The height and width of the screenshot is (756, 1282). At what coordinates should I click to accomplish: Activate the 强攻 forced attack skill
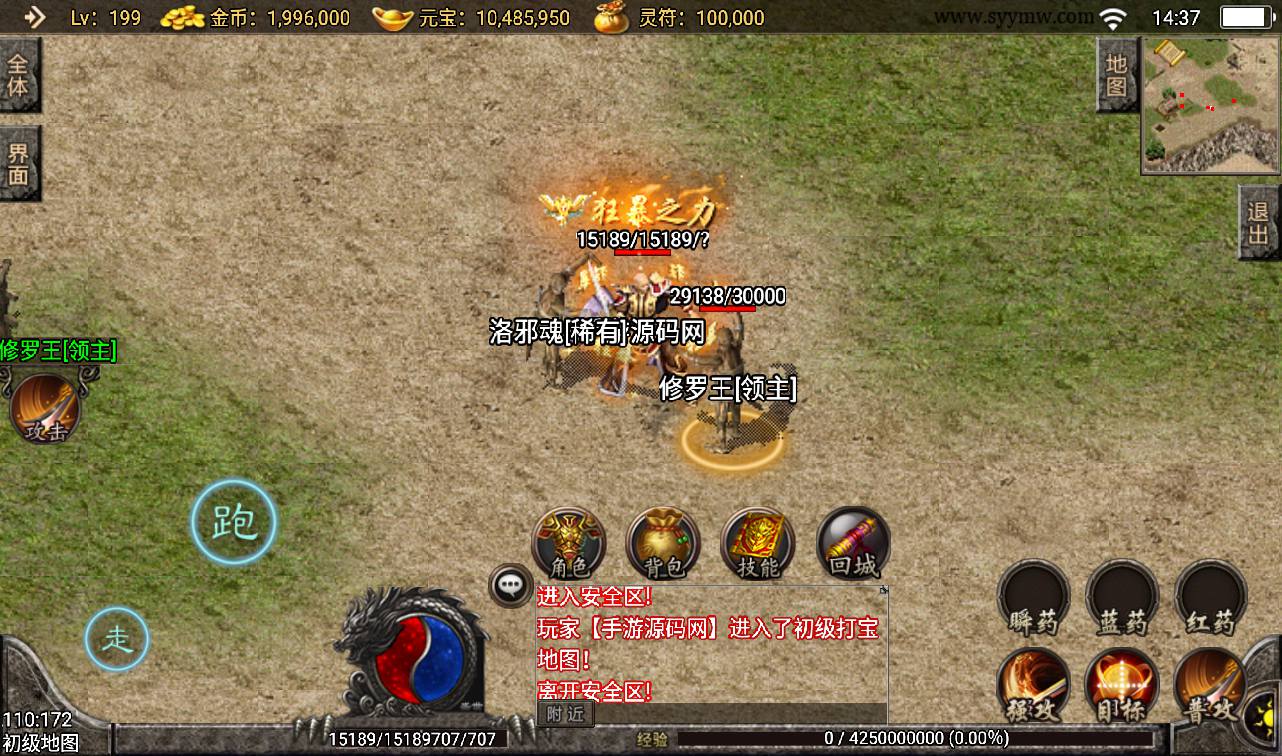pyautogui.click(x=1033, y=686)
